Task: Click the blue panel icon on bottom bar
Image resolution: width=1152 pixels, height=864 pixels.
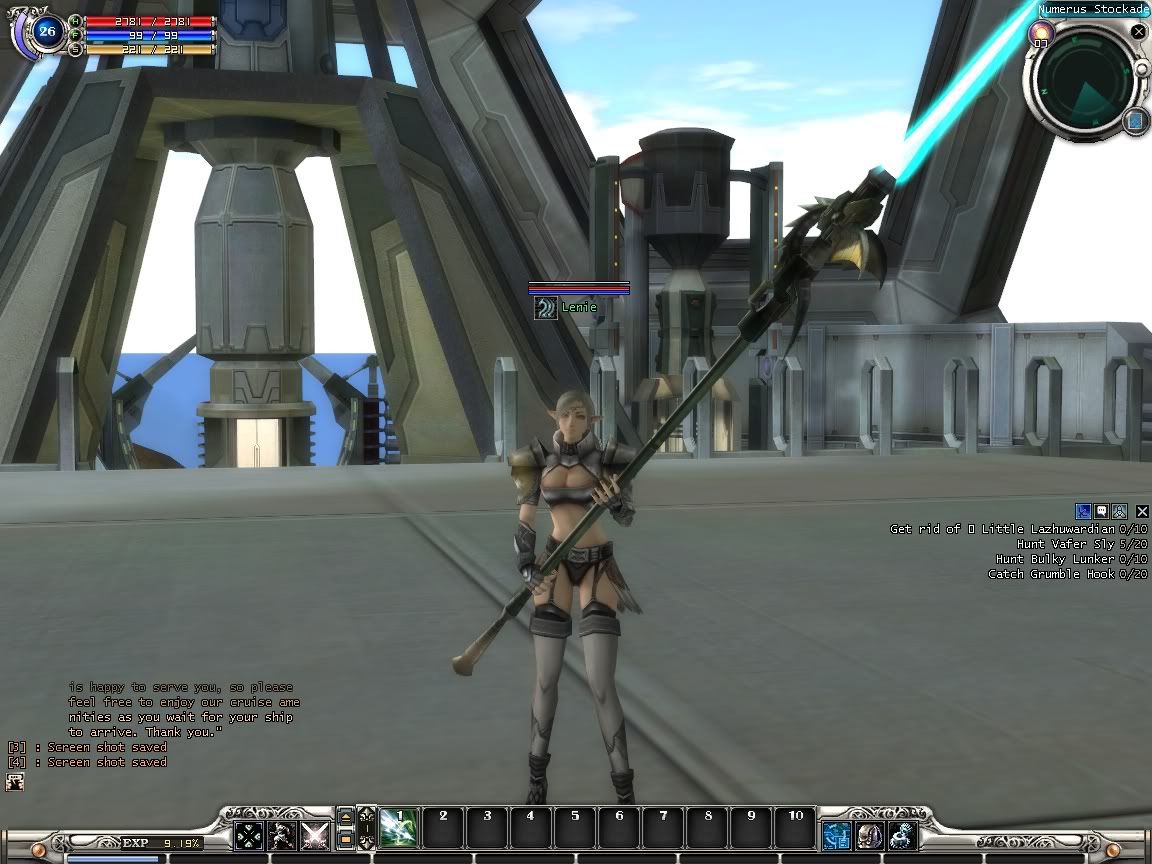Action: 836,835
